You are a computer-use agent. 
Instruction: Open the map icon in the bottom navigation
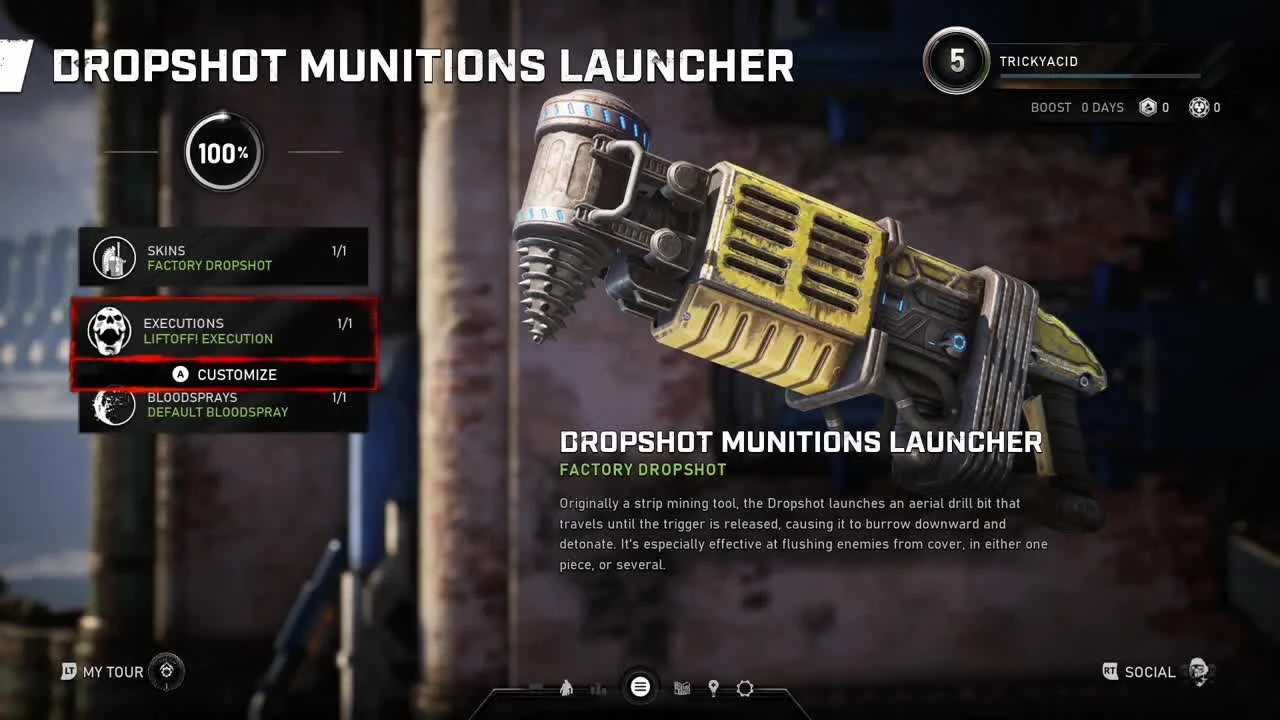coord(682,687)
